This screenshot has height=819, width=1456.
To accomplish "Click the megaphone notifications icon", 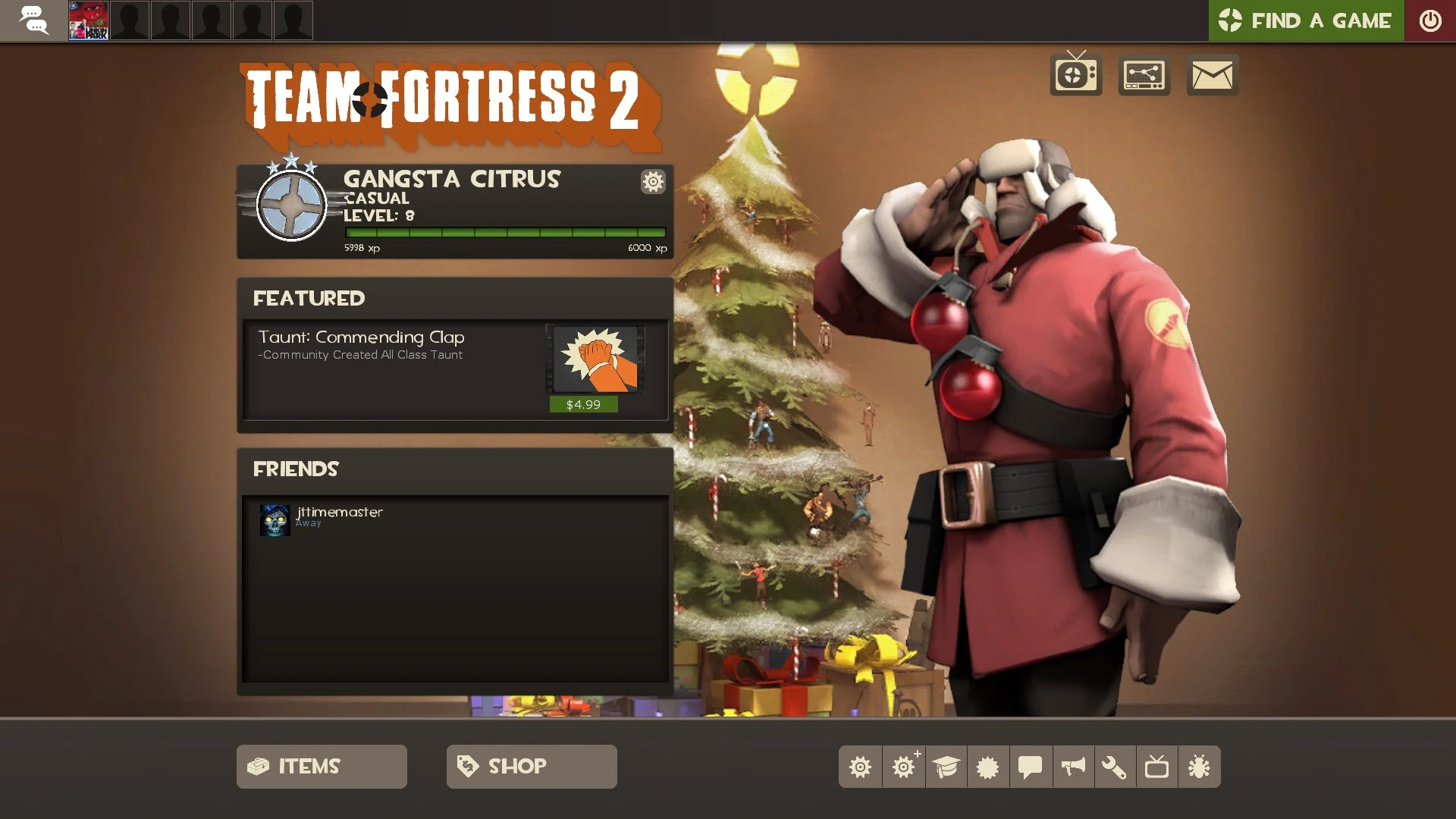I will [1072, 767].
